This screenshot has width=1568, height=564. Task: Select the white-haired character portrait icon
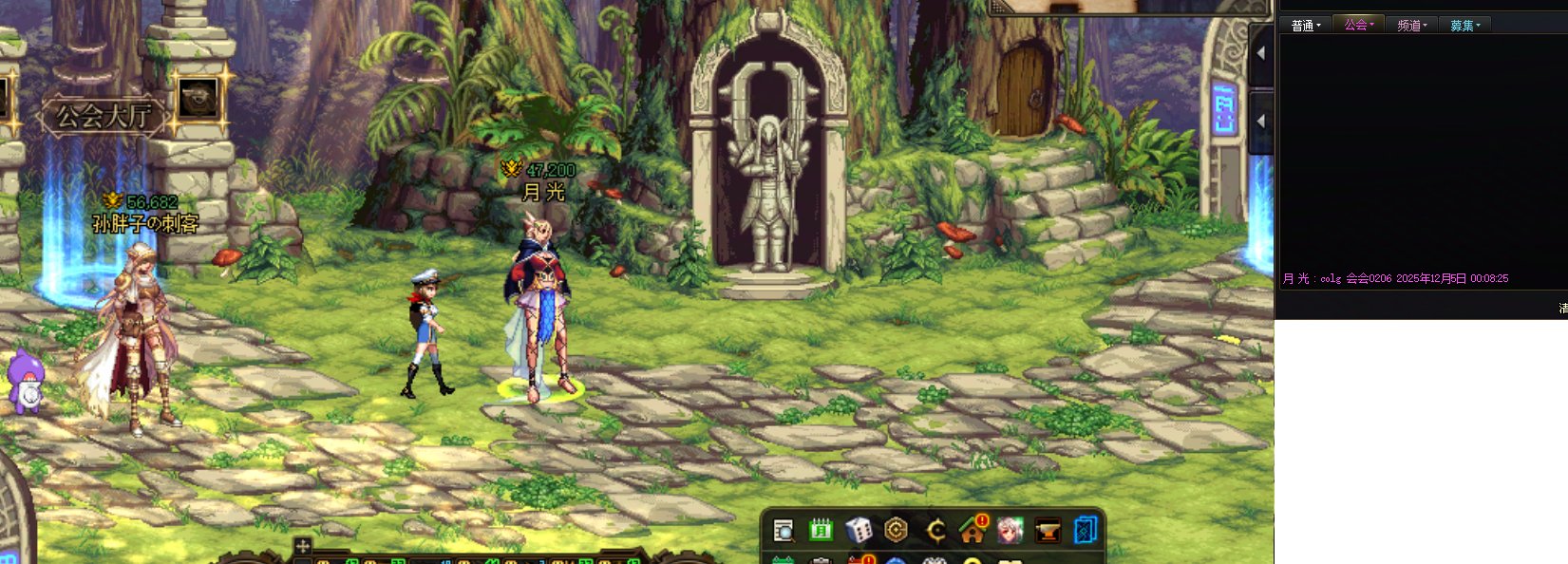[x=1010, y=530]
